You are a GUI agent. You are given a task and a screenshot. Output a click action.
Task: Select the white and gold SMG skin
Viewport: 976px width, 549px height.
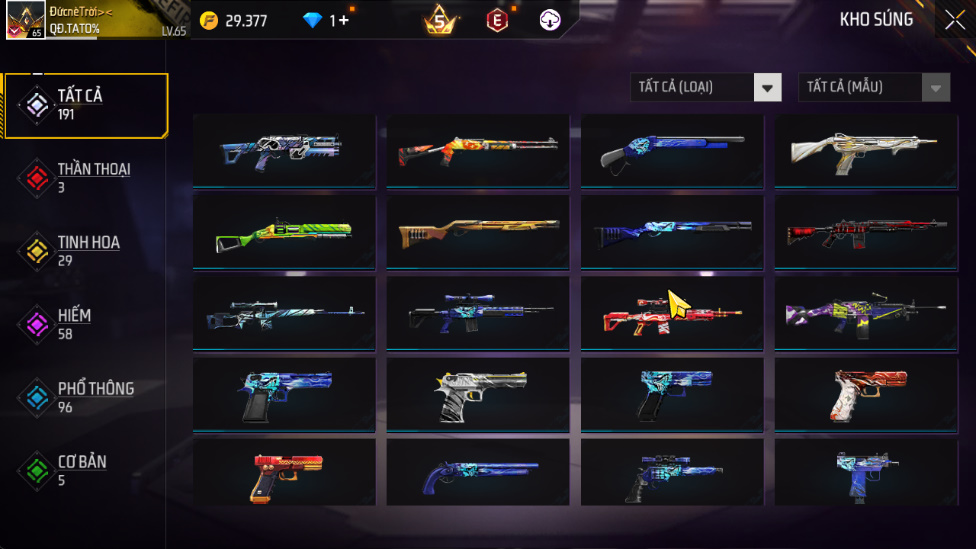[866, 150]
